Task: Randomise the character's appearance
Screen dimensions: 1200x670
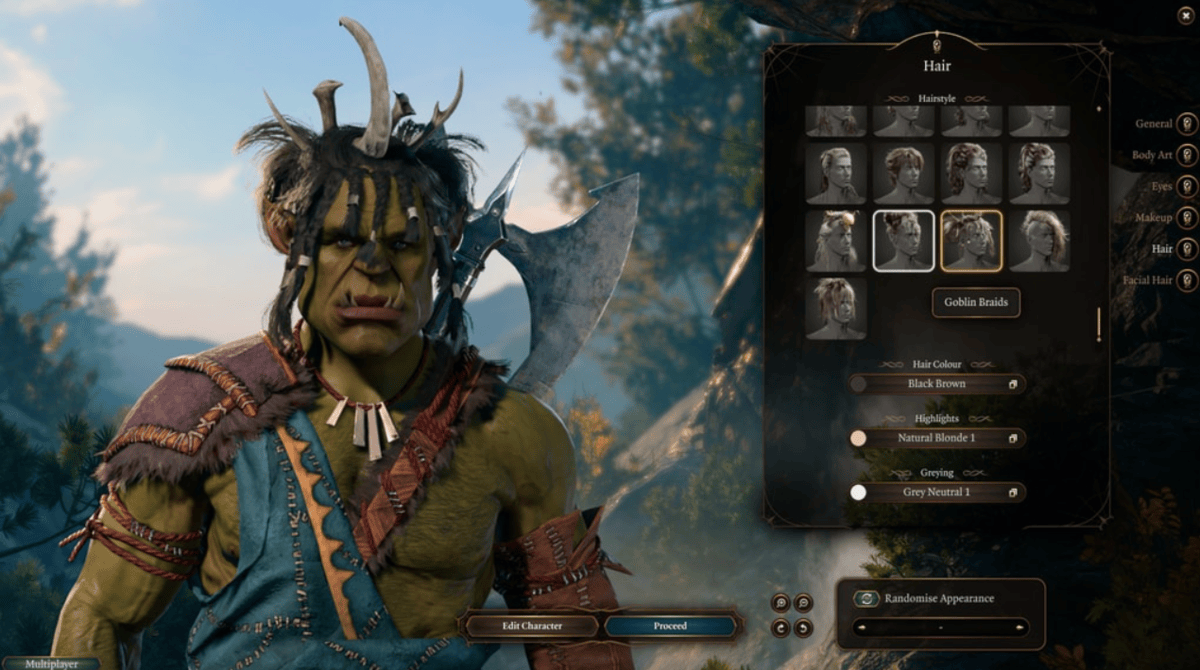Action: tap(940, 599)
